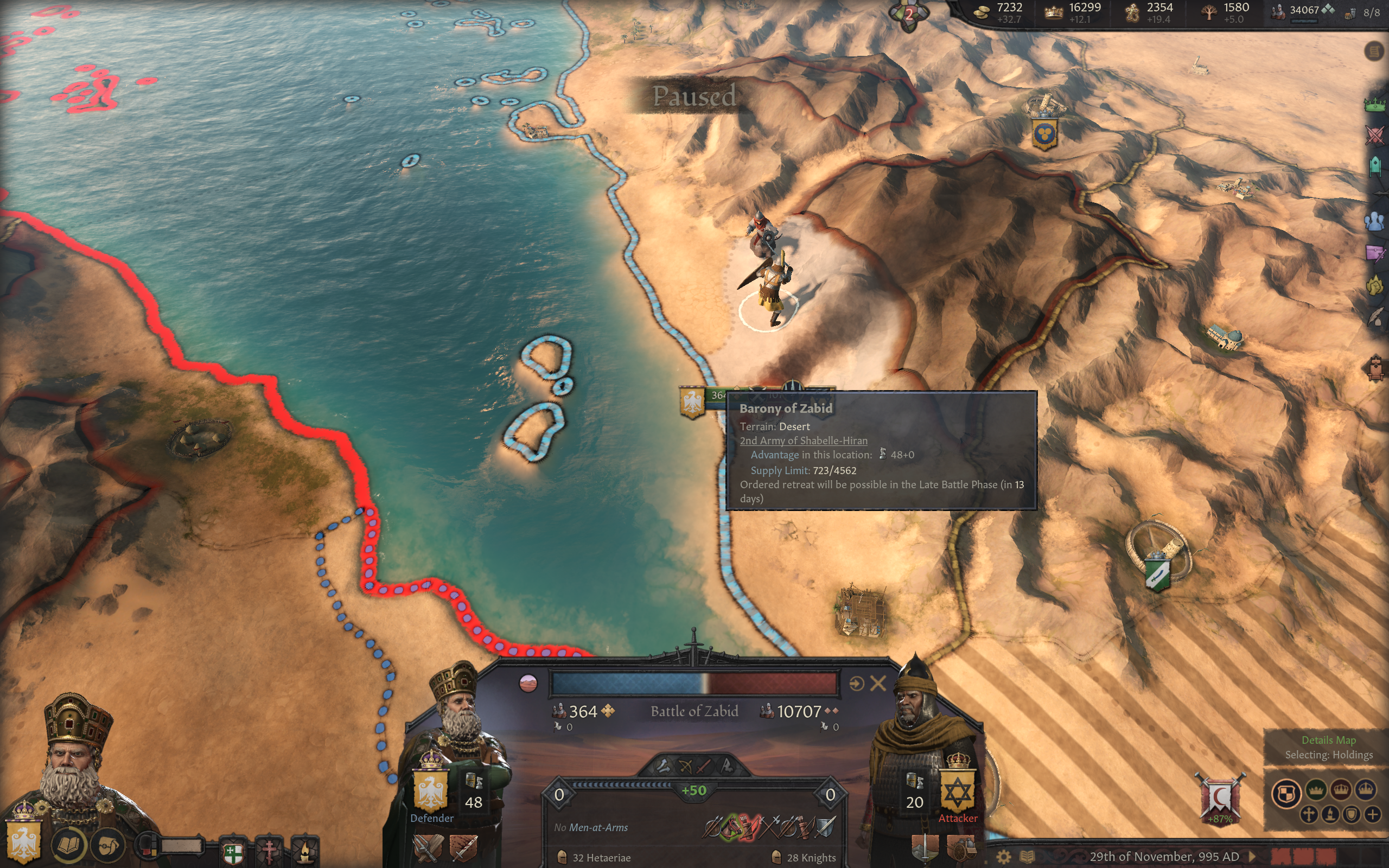Open the war banner with +87% score

[1220, 799]
